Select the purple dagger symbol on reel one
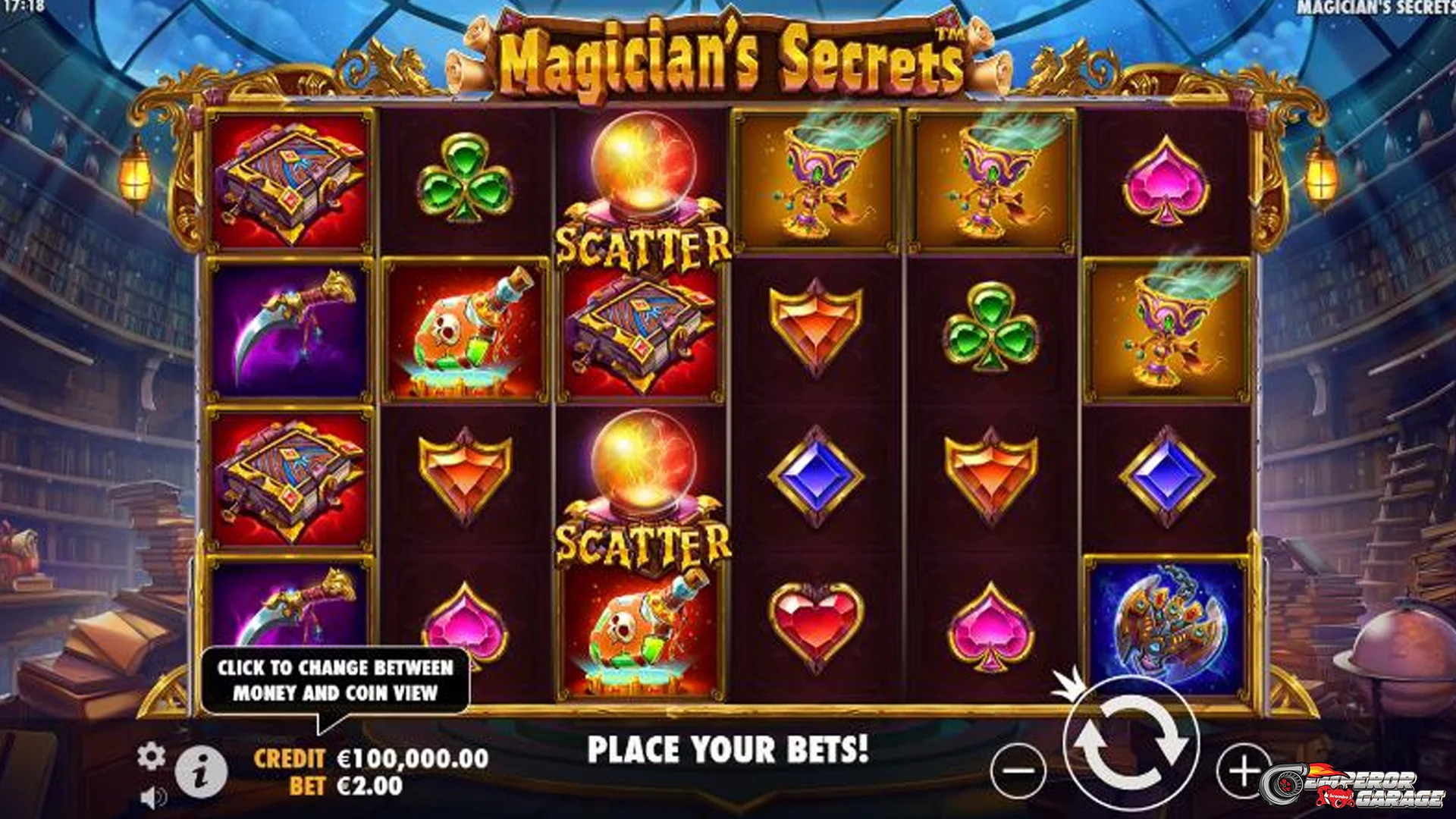The image size is (1456, 819). pos(288,326)
